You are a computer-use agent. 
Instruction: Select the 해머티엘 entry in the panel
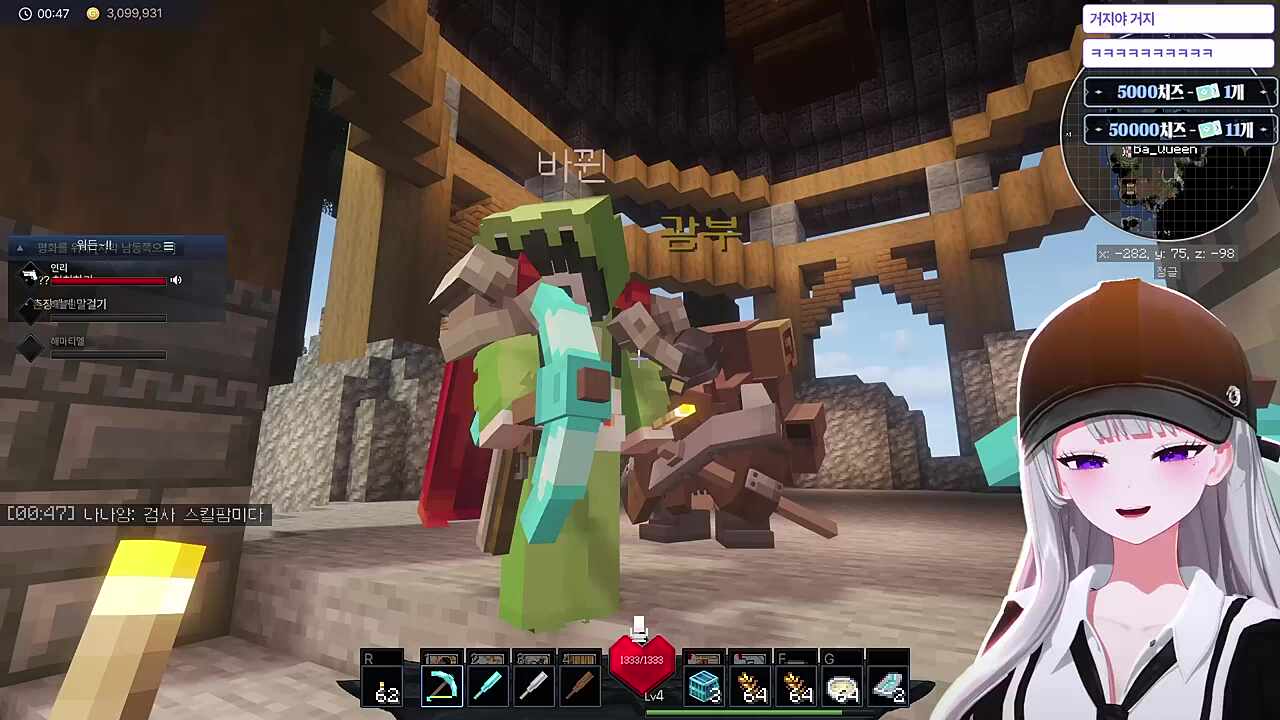[68, 342]
